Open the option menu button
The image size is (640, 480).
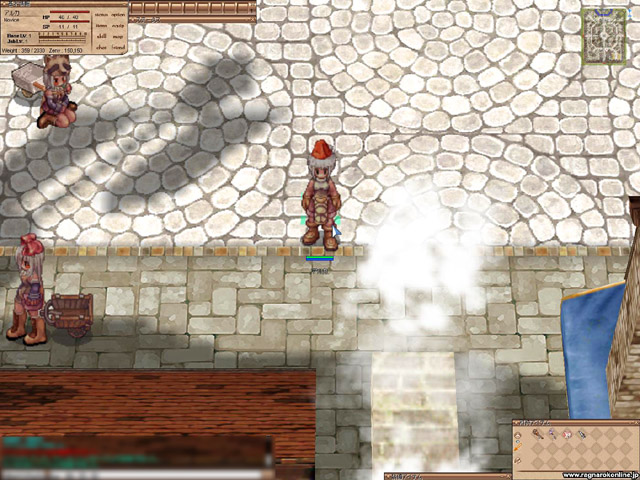tap(119, 16)
